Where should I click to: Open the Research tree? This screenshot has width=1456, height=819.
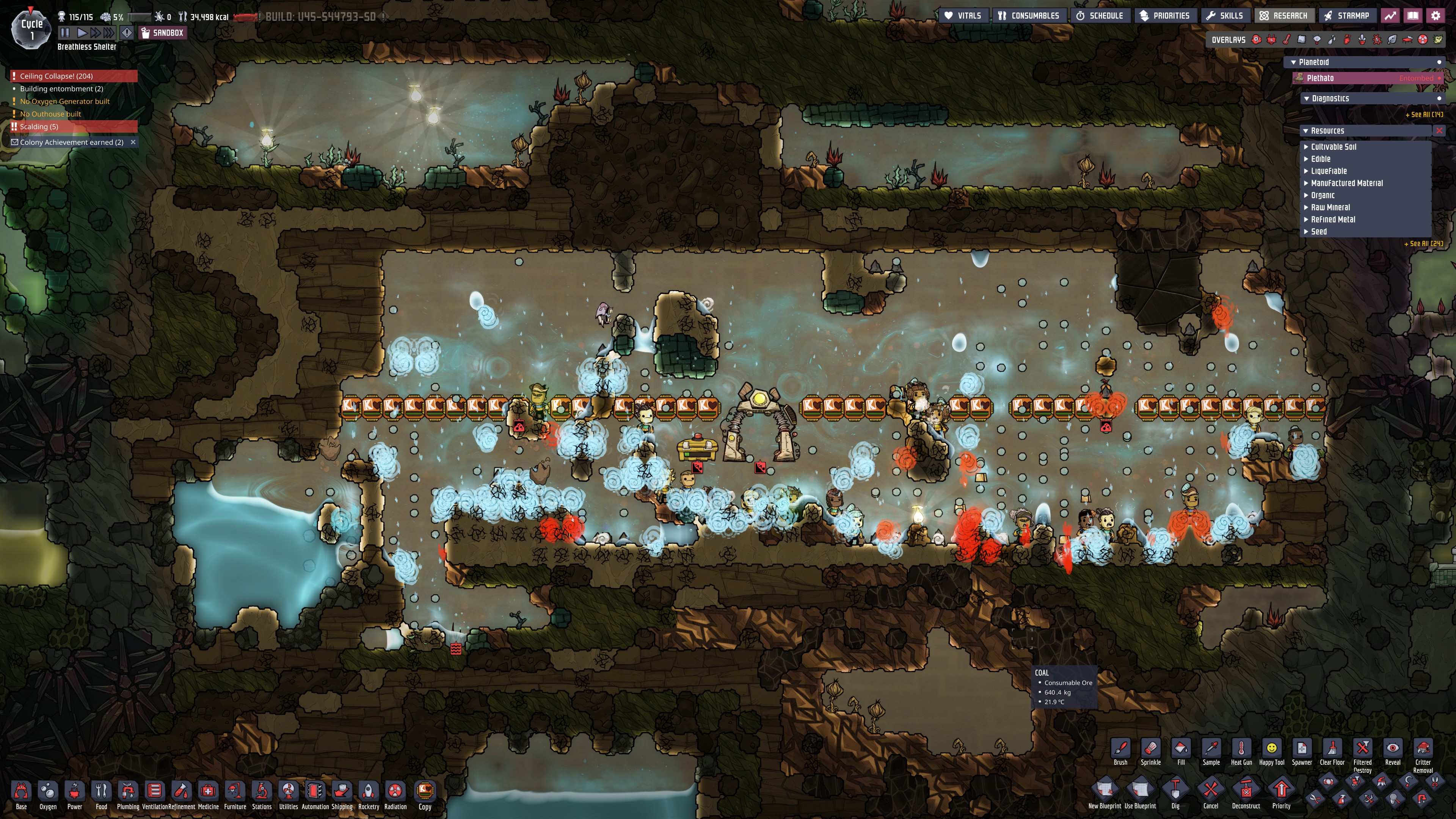click(1283, 16)
